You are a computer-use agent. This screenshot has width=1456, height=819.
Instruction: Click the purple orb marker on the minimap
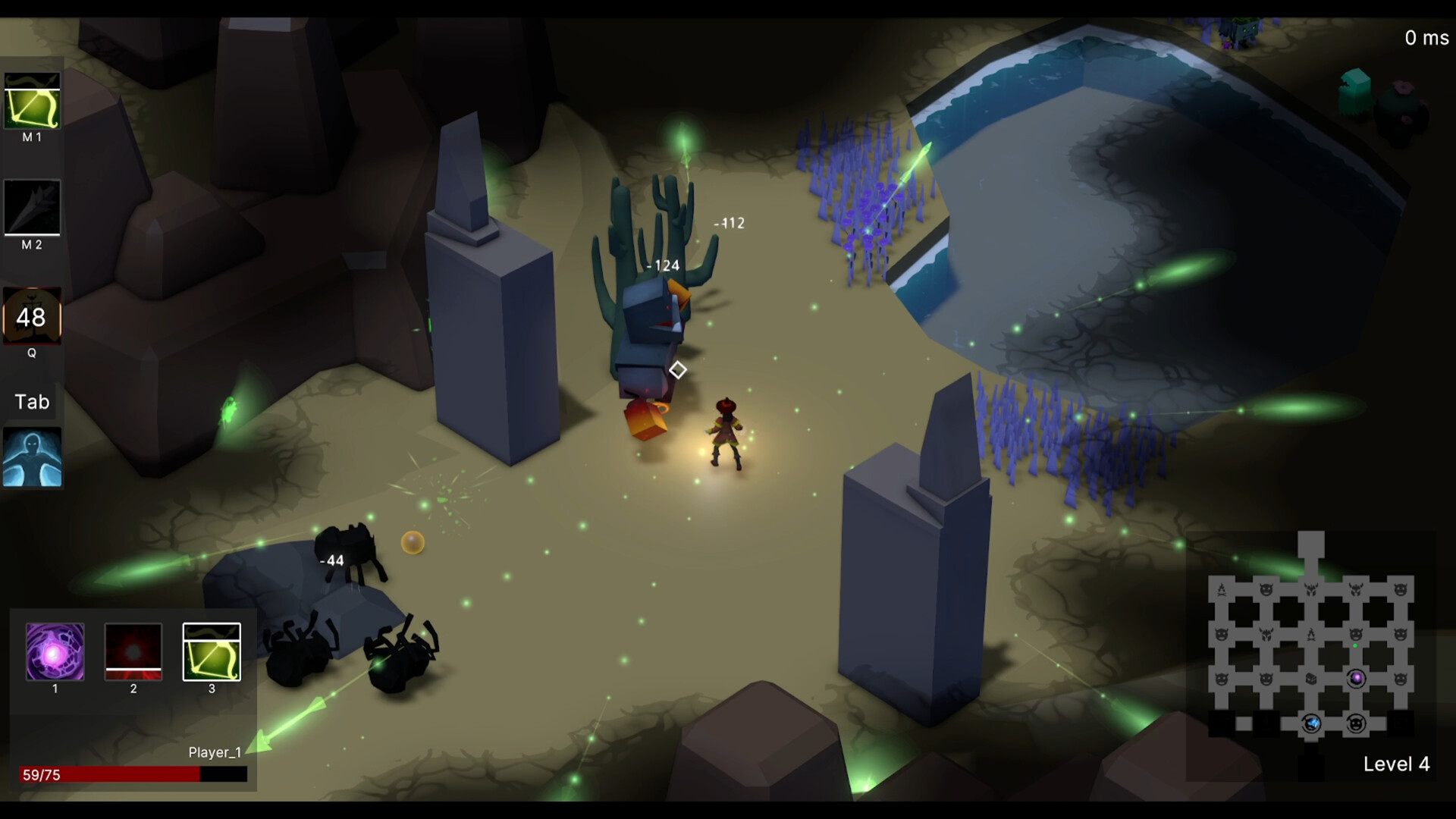tap(1357, 678)
